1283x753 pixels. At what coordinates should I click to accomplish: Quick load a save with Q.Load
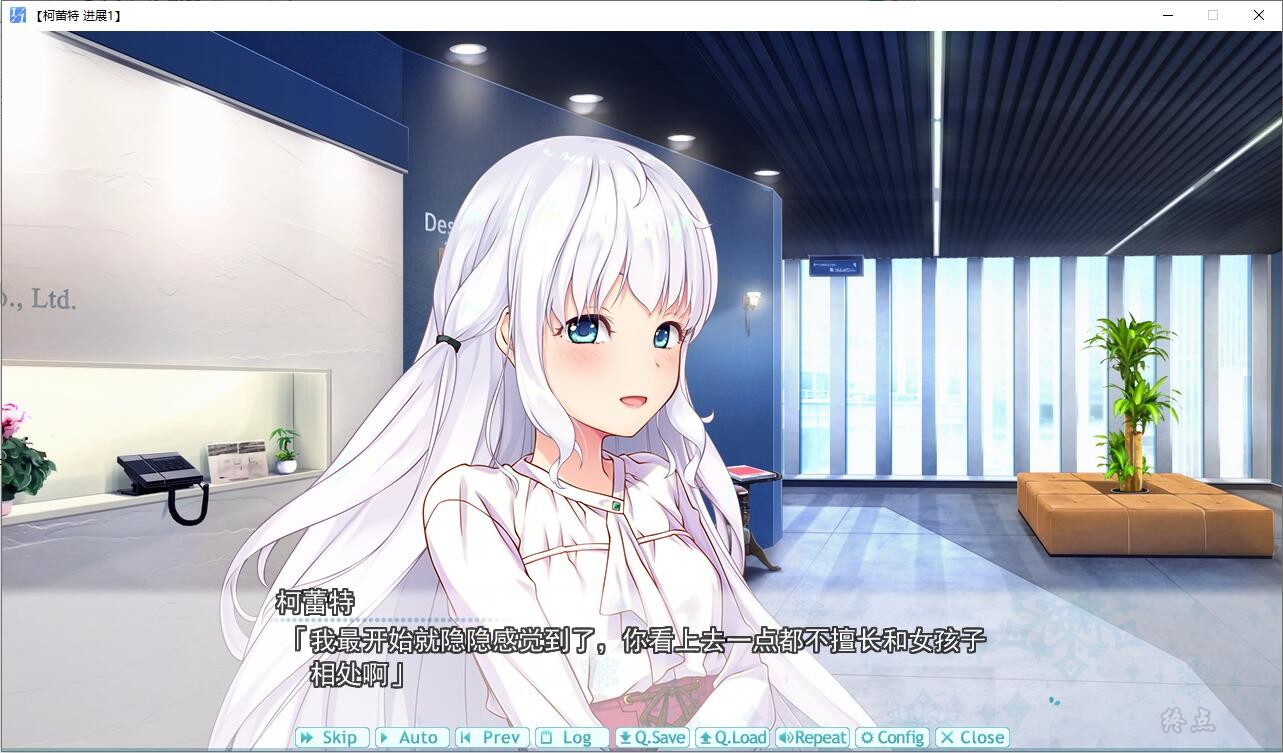[733, 737]
